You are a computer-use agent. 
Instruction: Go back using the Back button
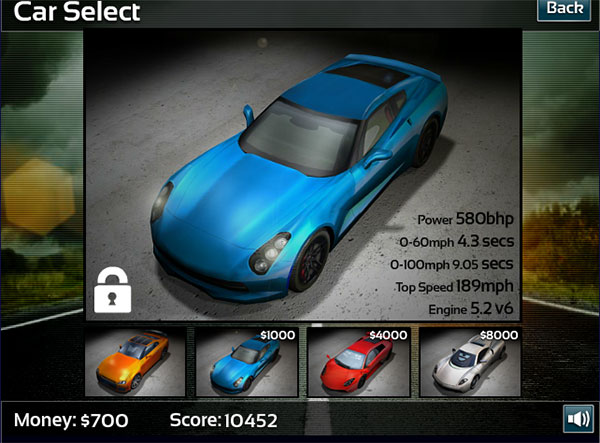tap(564, 10)
